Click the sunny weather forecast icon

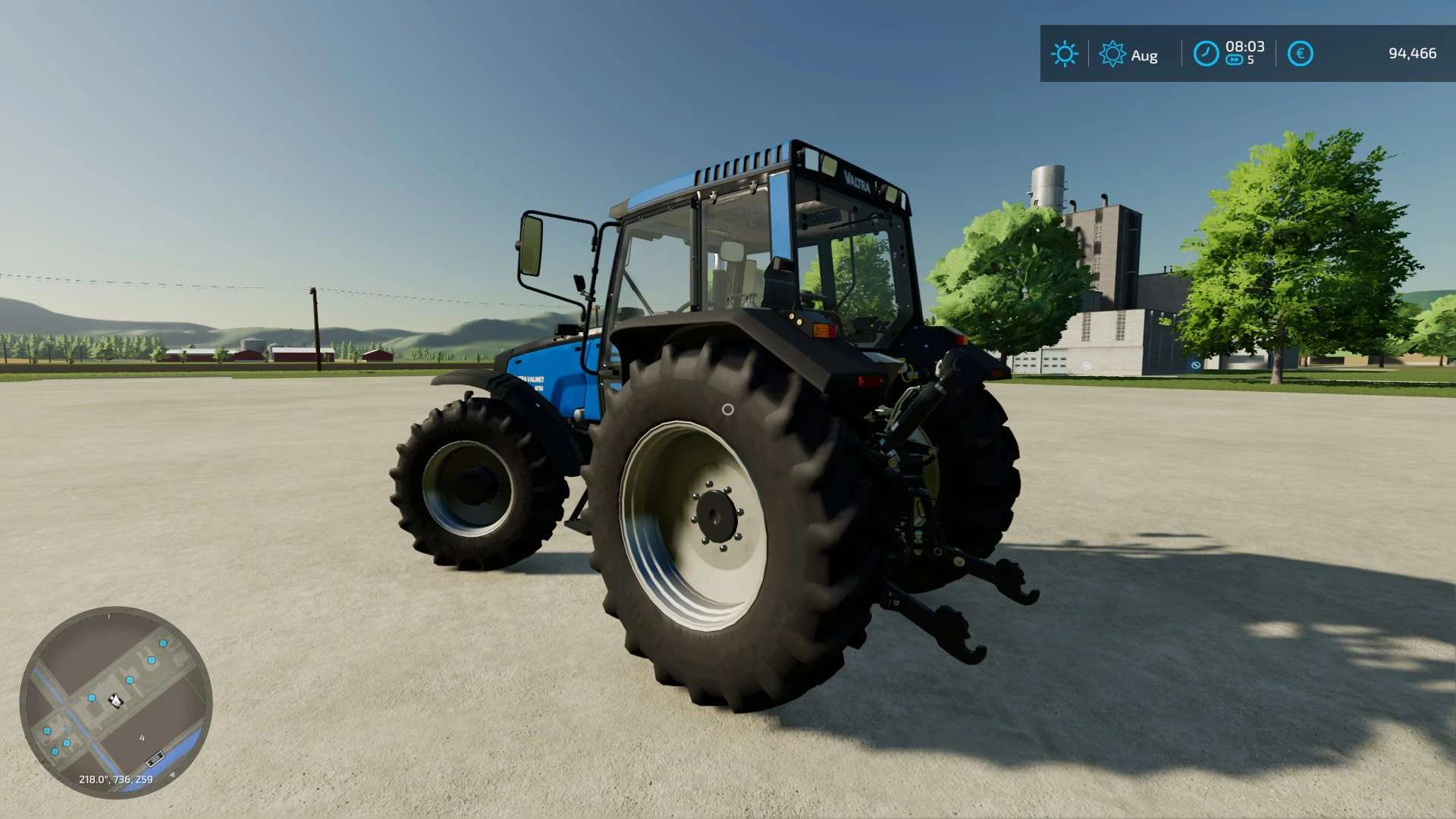(1064, 54)
